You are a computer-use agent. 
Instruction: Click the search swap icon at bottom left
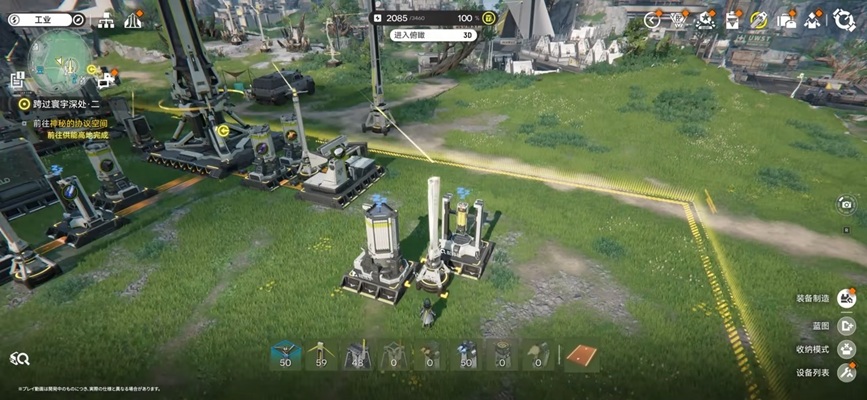[19, 359]
